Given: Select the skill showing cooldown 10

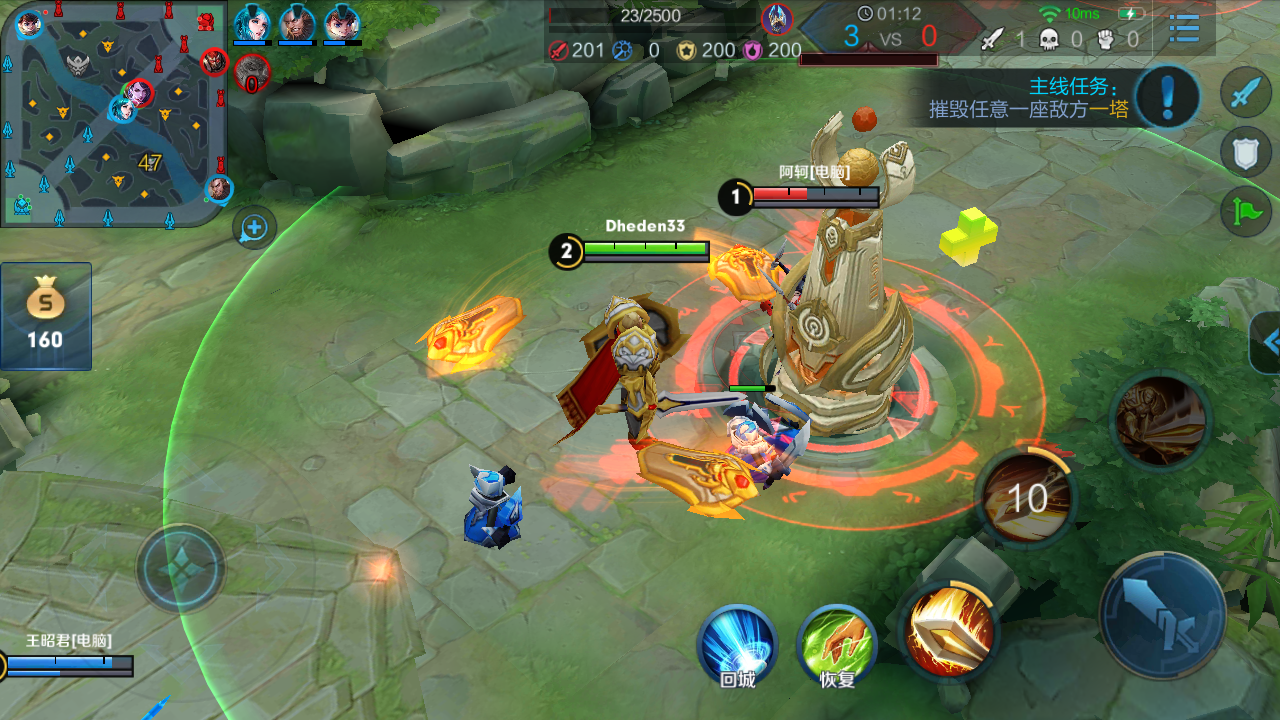Looking at the screenshot, I should [x=1026, y=497].
